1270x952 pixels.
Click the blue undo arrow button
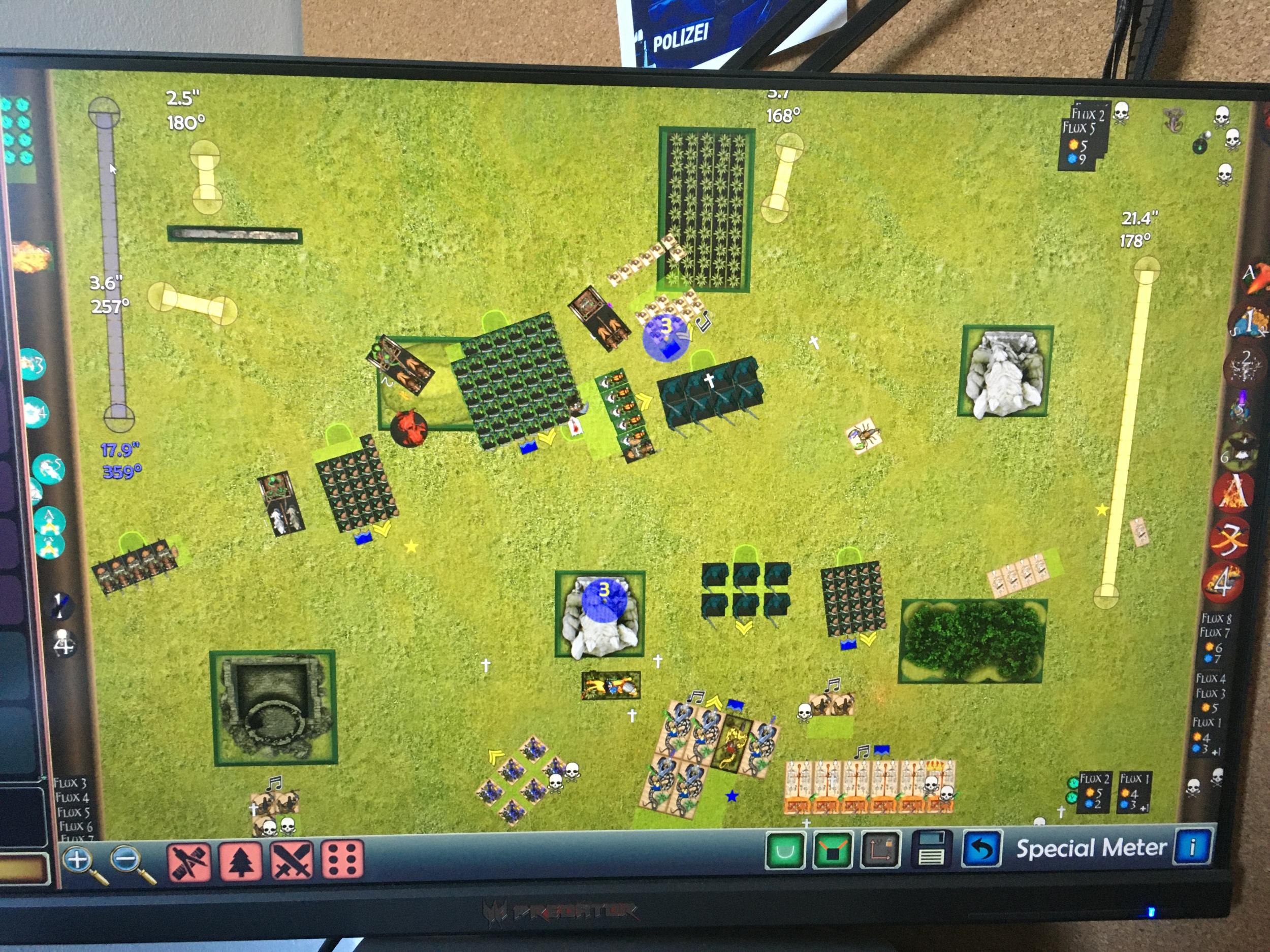pyautogui.click(x=981, y=848)
